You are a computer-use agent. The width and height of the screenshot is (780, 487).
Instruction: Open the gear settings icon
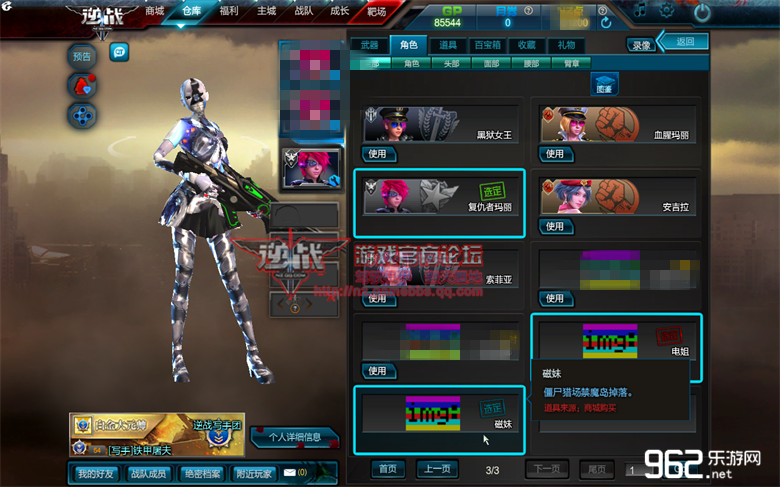pyautogui.click(x=666, y=12)
